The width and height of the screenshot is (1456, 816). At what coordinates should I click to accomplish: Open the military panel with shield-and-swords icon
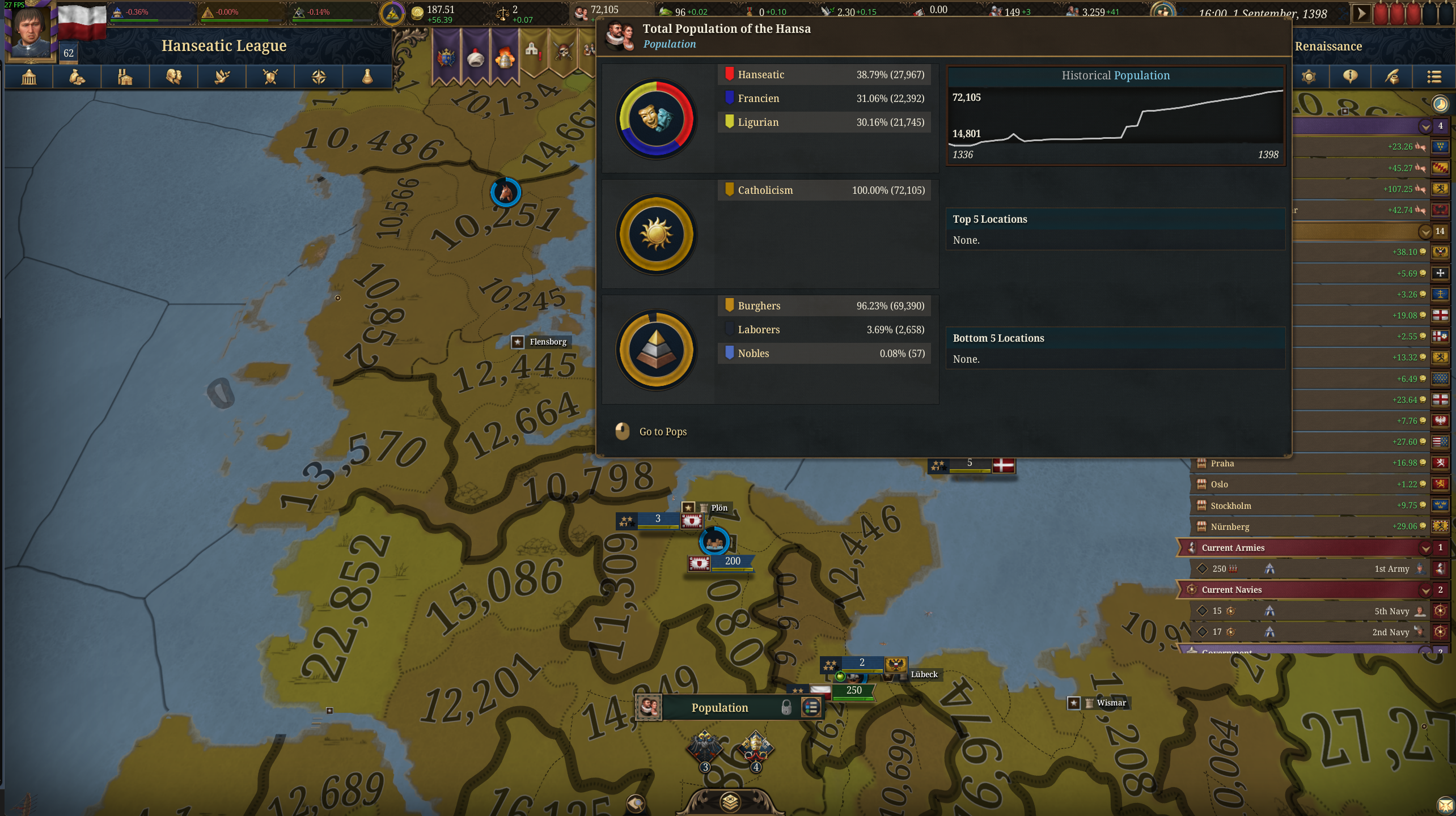pos(270,76)
